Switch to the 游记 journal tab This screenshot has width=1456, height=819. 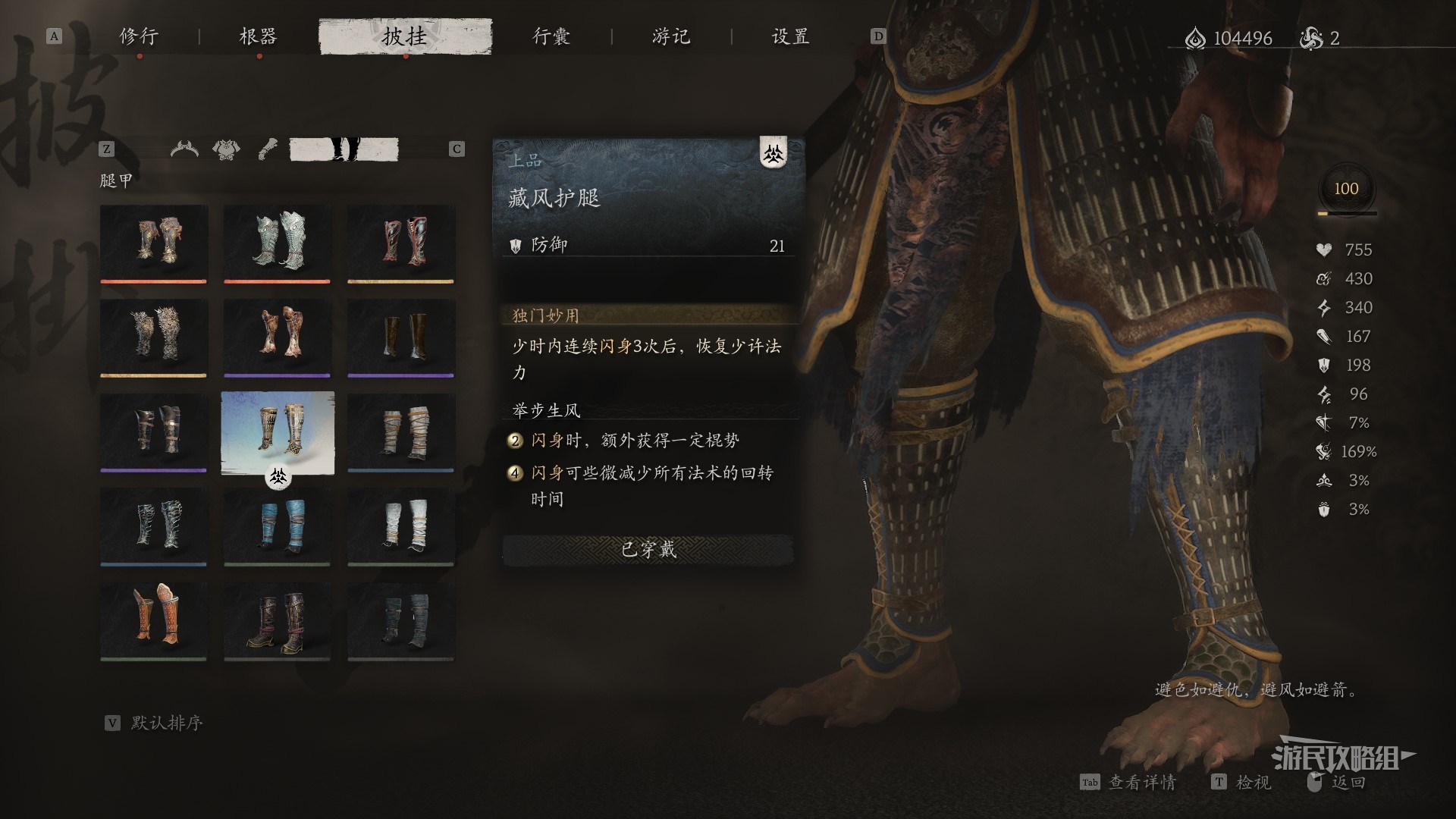tap(671, 36)
